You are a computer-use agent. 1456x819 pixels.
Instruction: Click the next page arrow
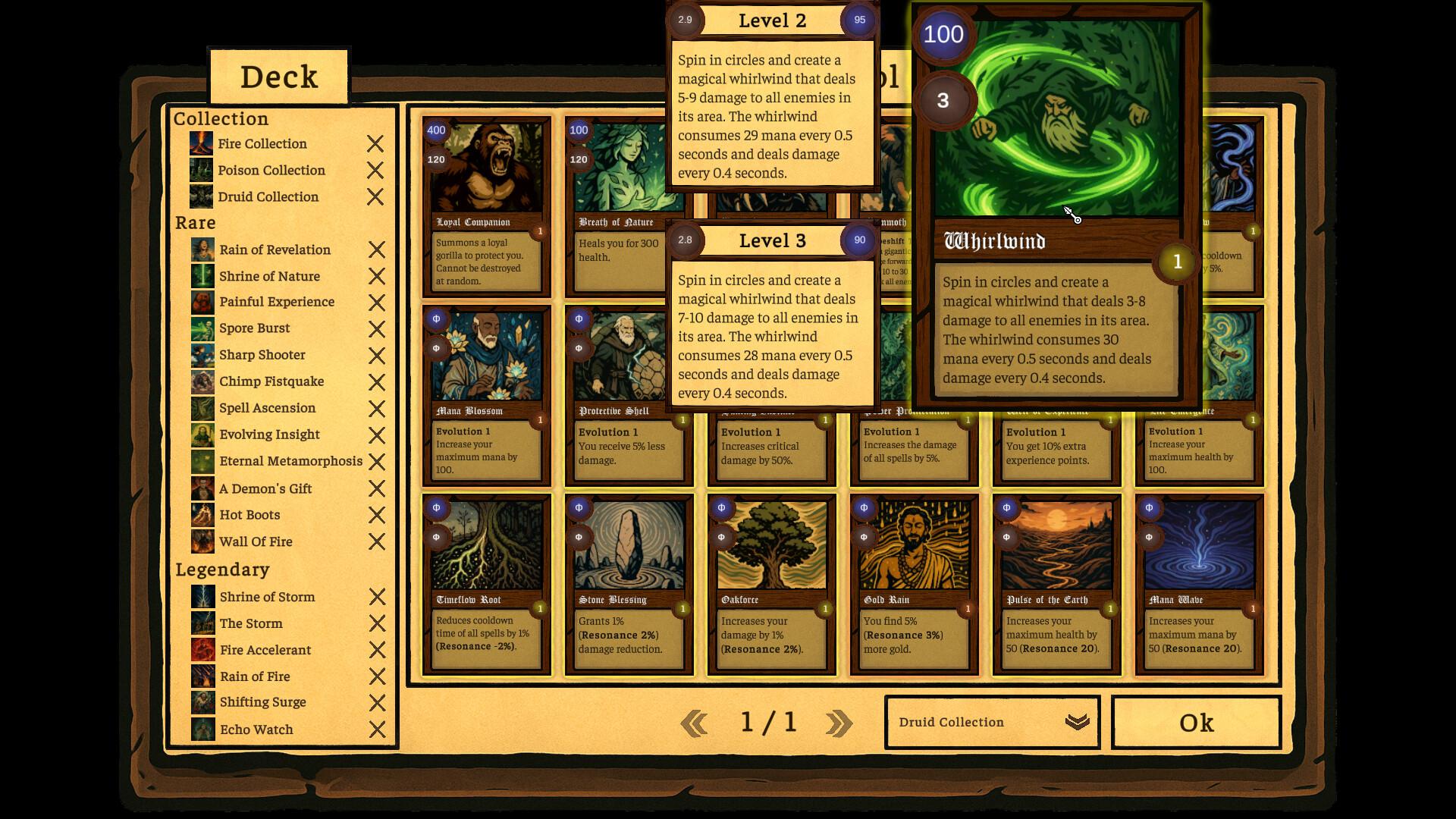point(838,722)
